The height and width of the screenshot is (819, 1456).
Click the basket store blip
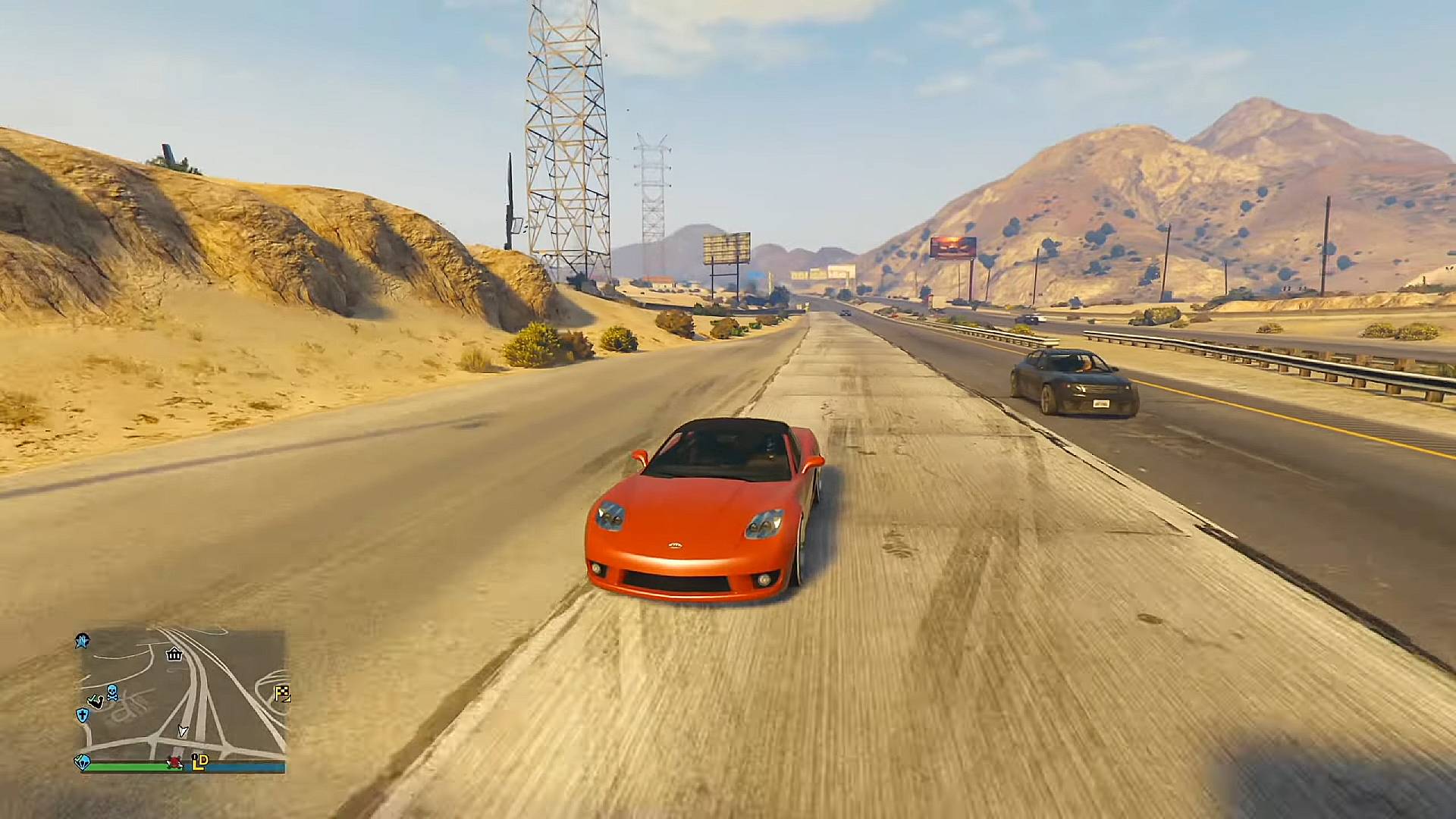click(x=174, y=654)
